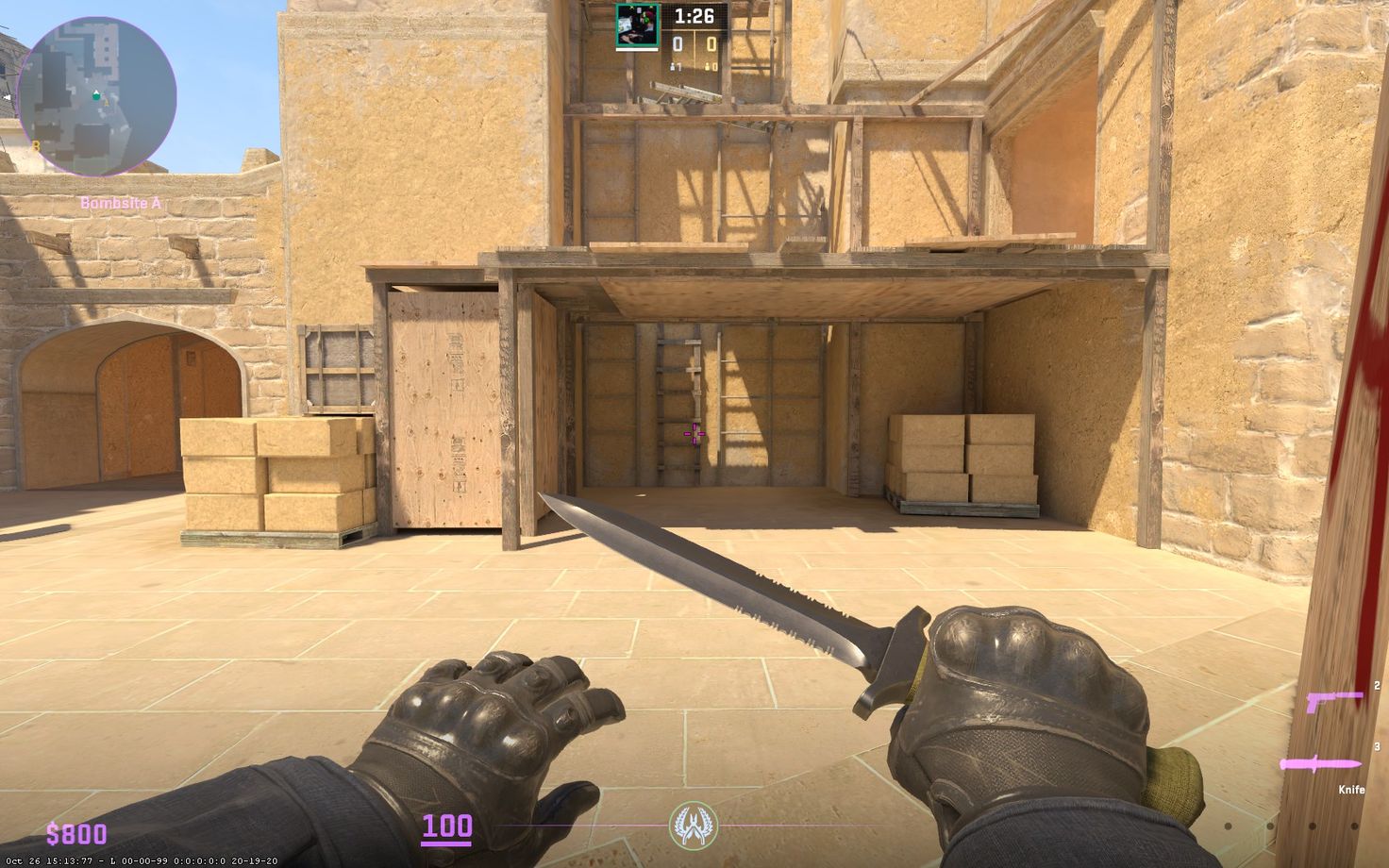
Task: Select the pistol icon in weapon slot 2
Action: [1335, 700]
